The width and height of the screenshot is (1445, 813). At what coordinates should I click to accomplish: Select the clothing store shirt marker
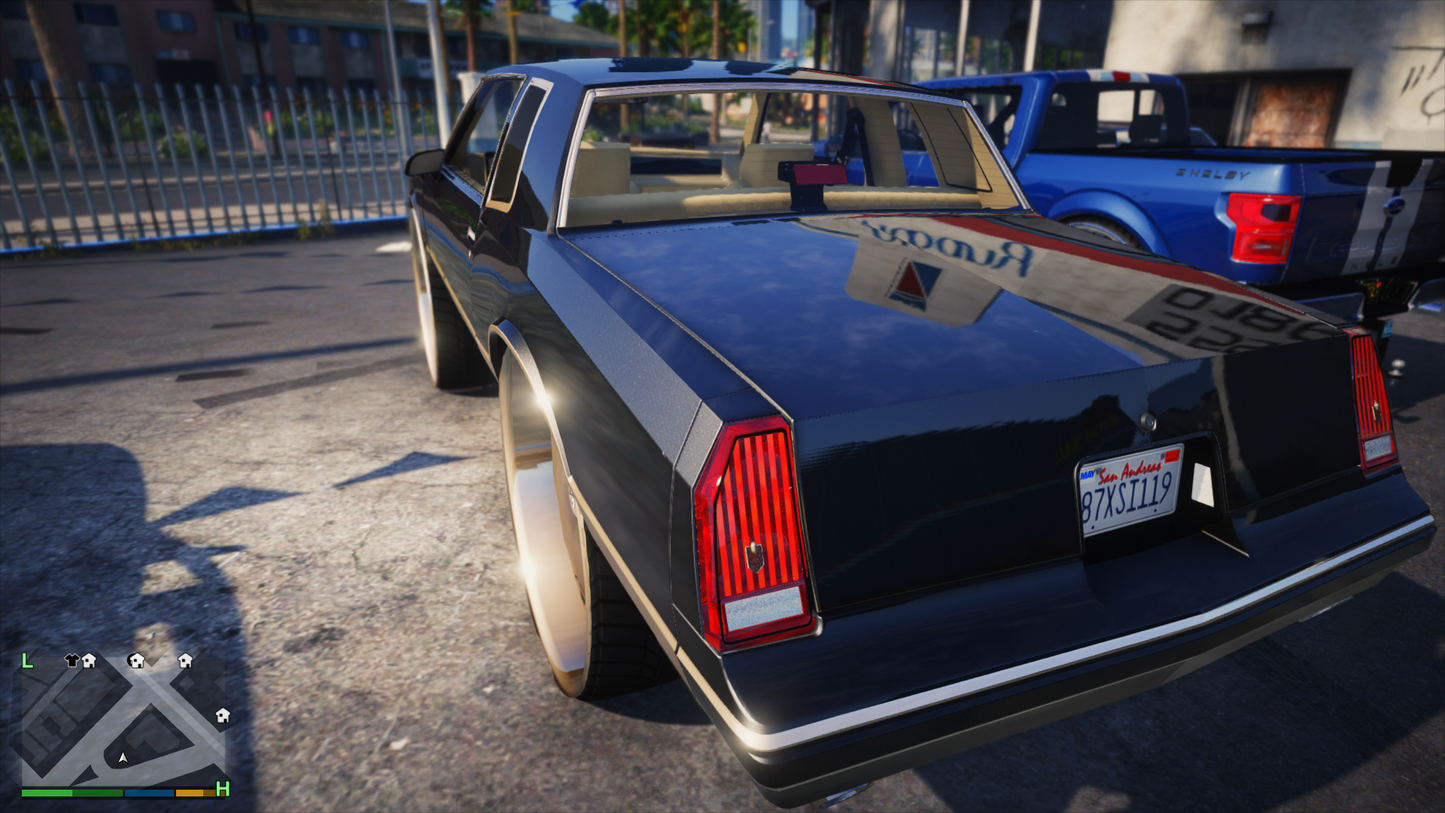pos(71,660)
